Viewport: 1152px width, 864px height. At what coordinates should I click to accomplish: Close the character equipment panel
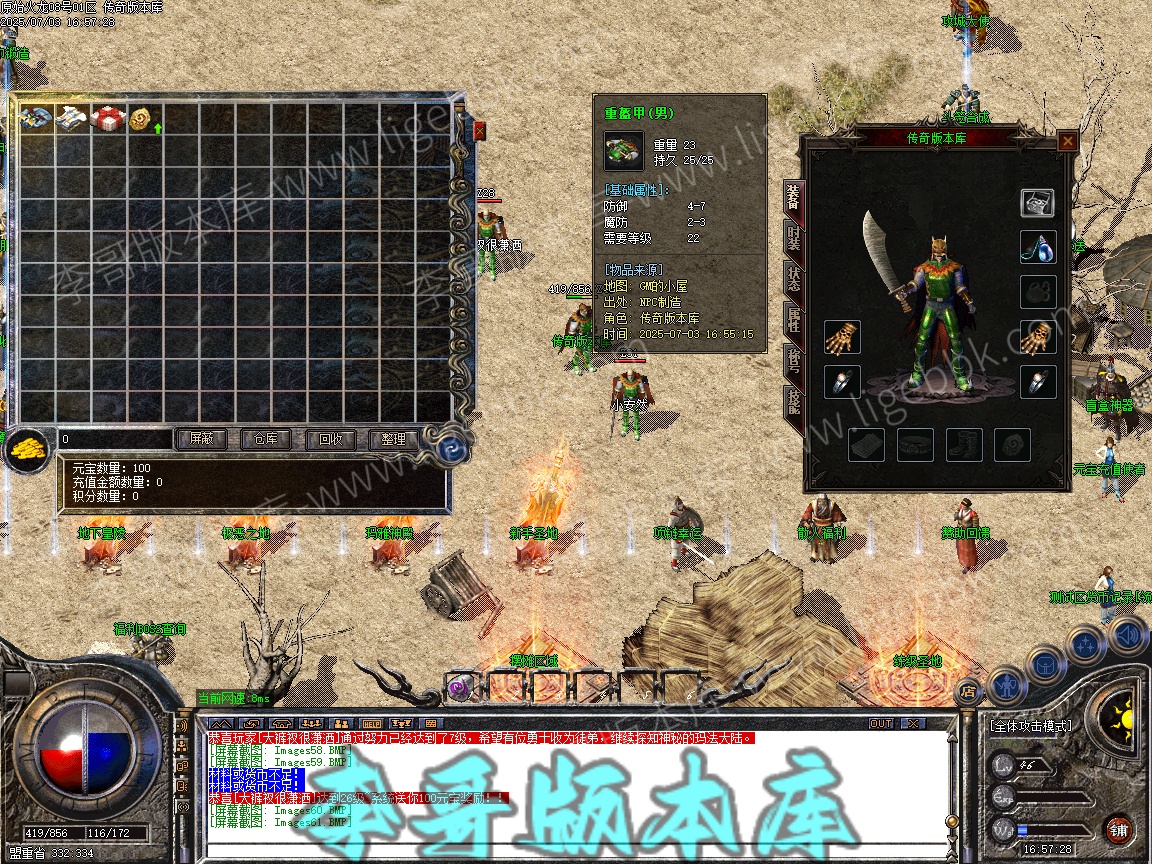coord(1068,141)
